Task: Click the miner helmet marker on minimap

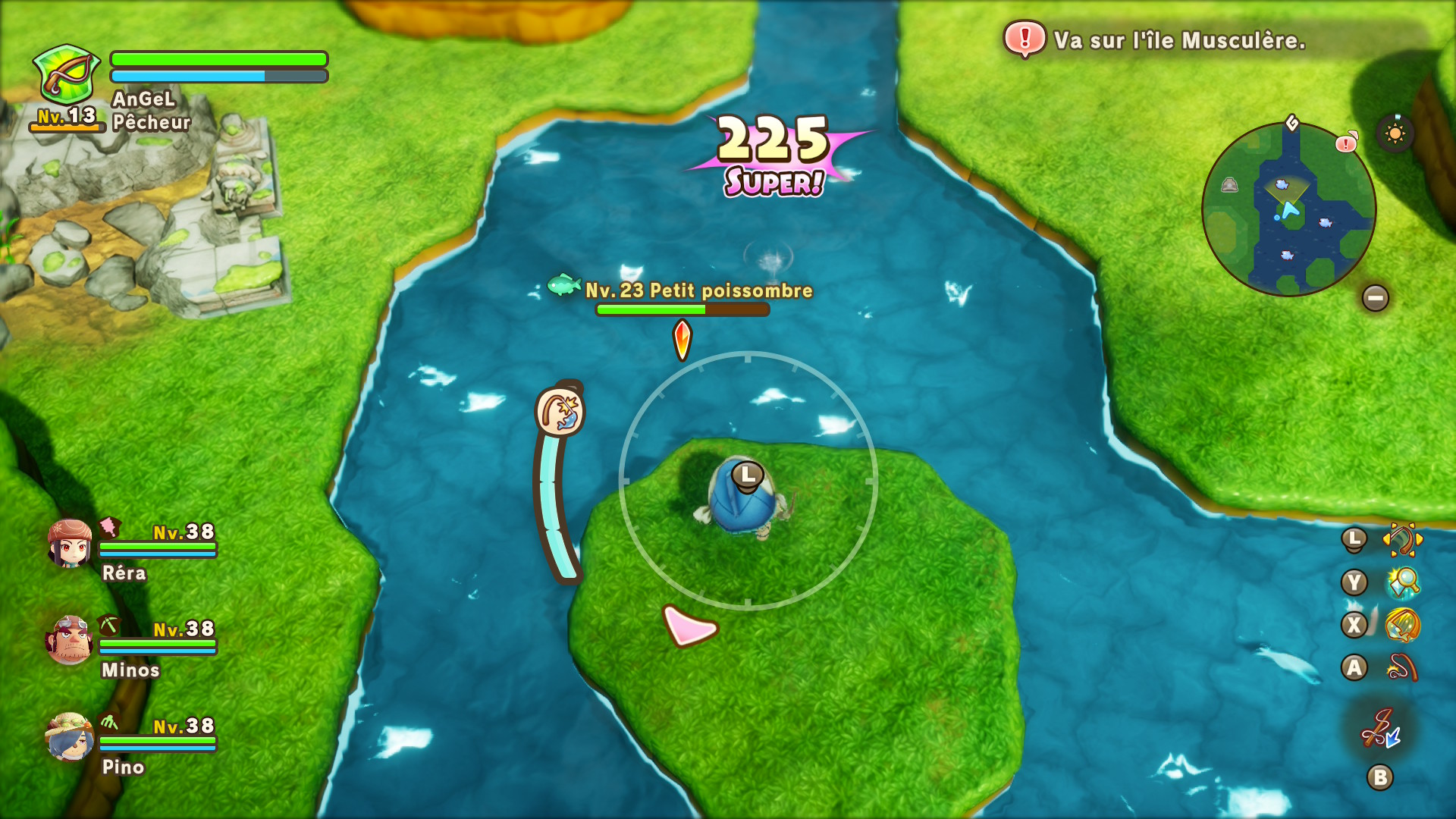Action: pyautogui.click(x=1229, y=185)
